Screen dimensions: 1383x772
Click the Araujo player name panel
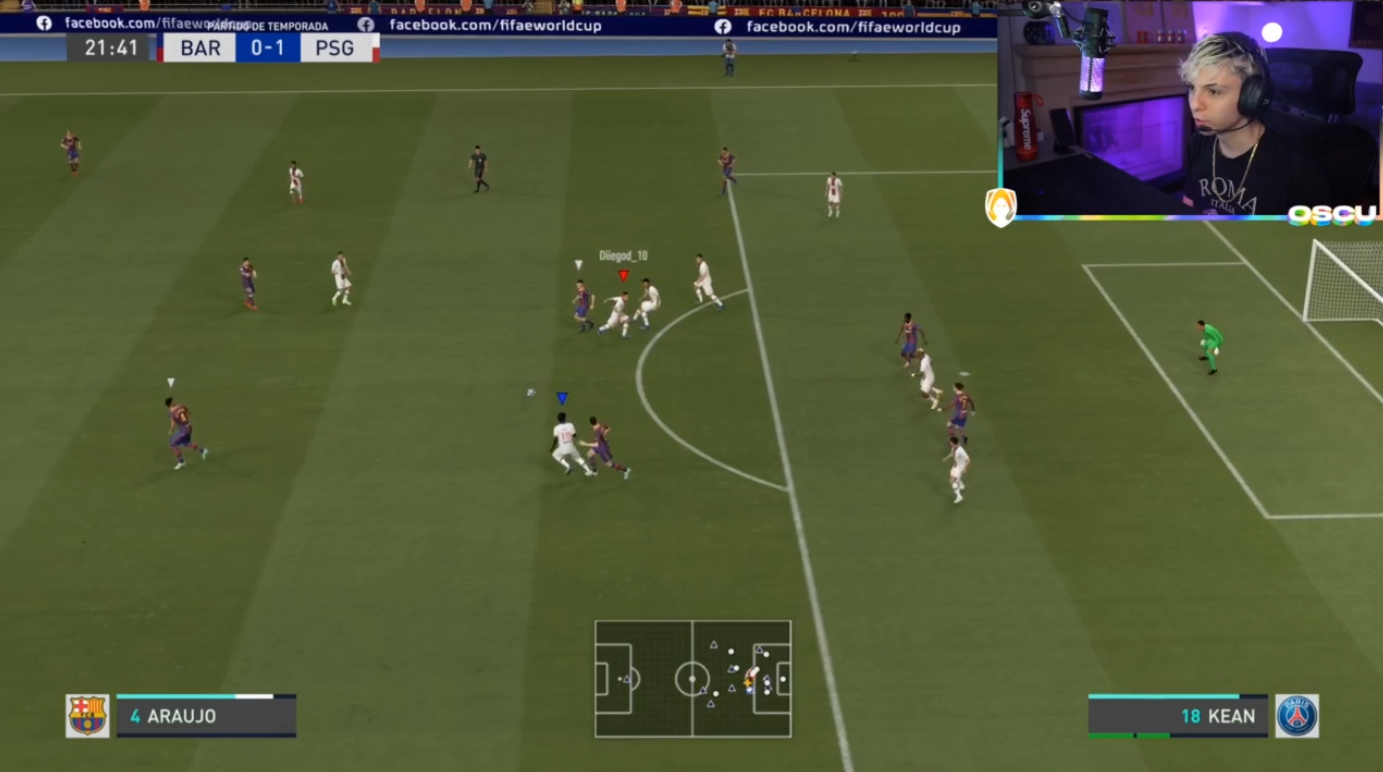(206, 716)
